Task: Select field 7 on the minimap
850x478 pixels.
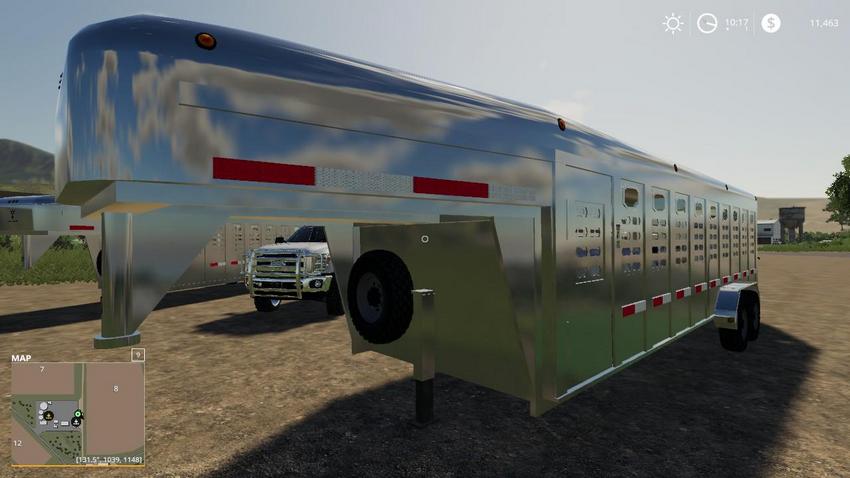Action: coord(42,370)
